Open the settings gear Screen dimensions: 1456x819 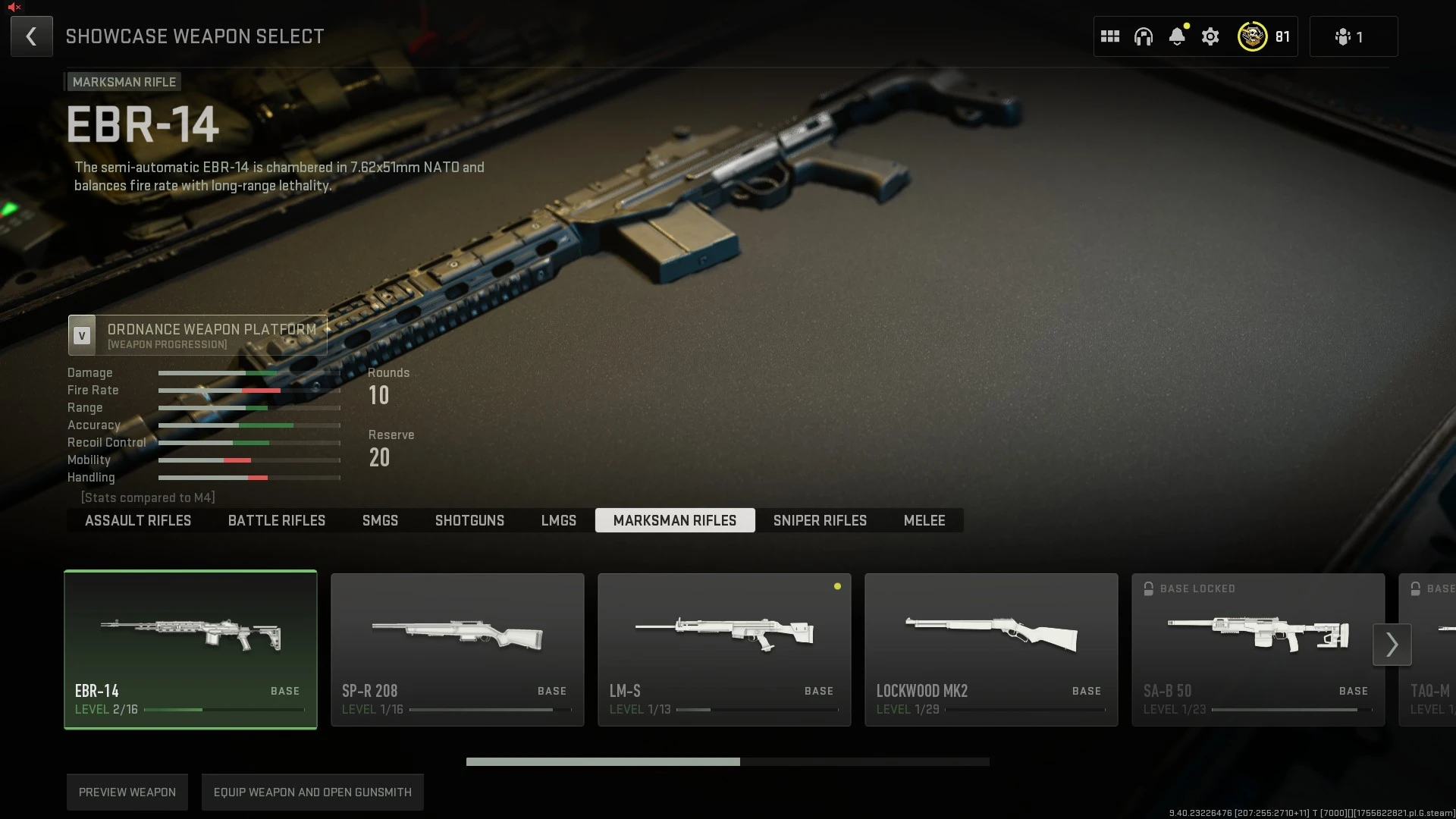[x=1210, y=36]
